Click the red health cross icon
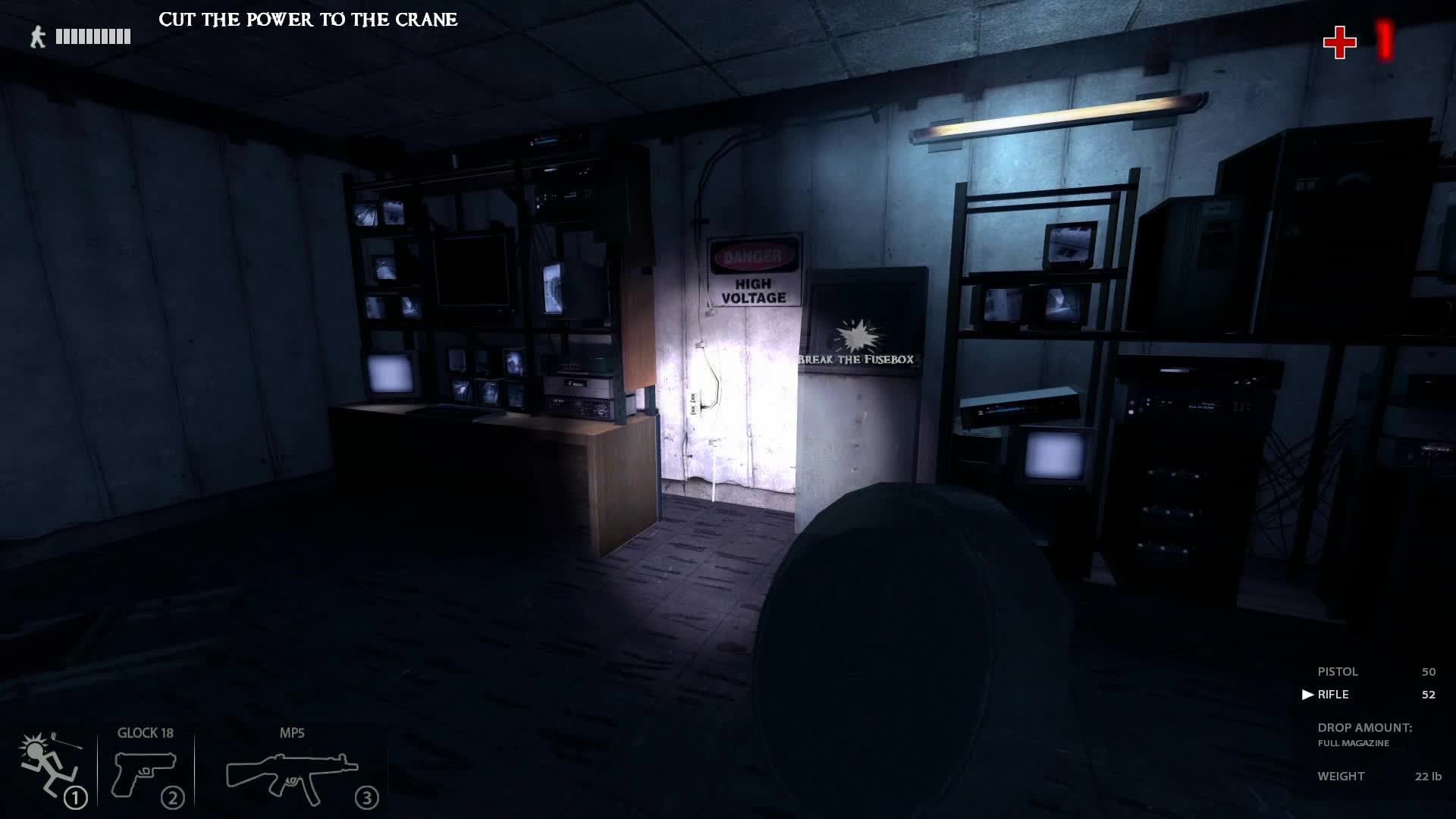 pos(1340,43)
